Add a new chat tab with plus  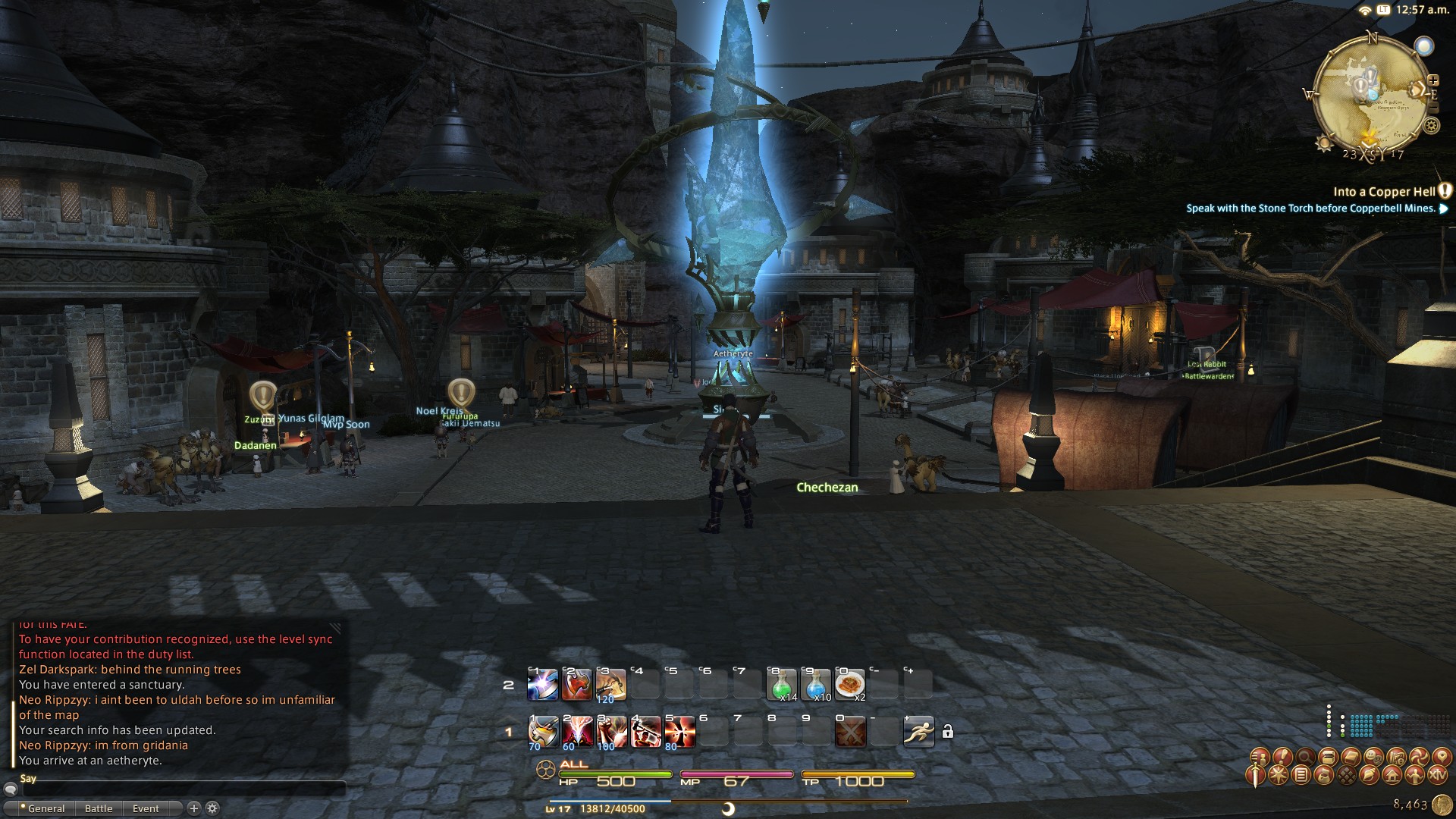(x=193, y=808)
